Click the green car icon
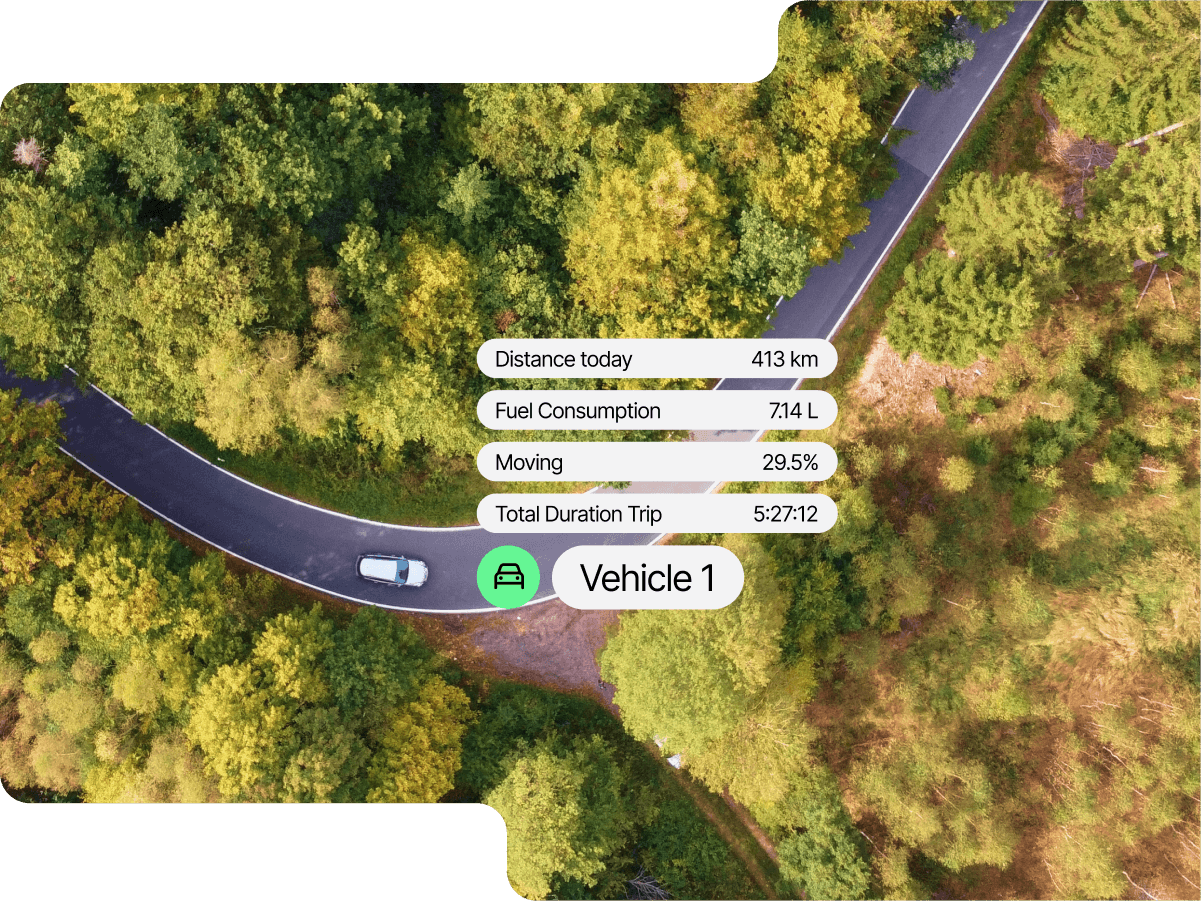1201x901 pixels. (508, 577)
